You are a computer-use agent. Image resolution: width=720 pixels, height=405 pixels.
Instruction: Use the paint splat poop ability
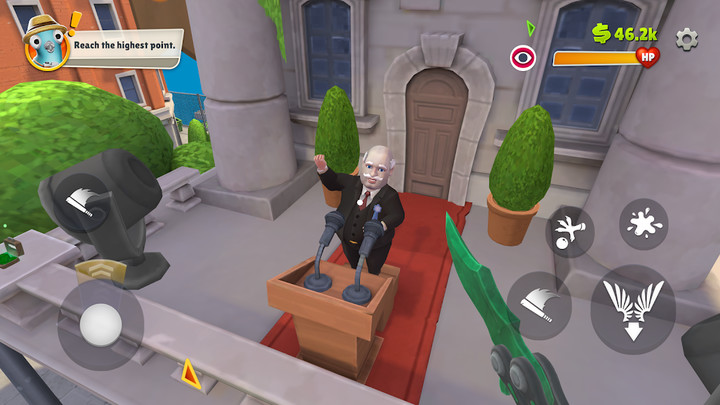click(x=643, y=223)
